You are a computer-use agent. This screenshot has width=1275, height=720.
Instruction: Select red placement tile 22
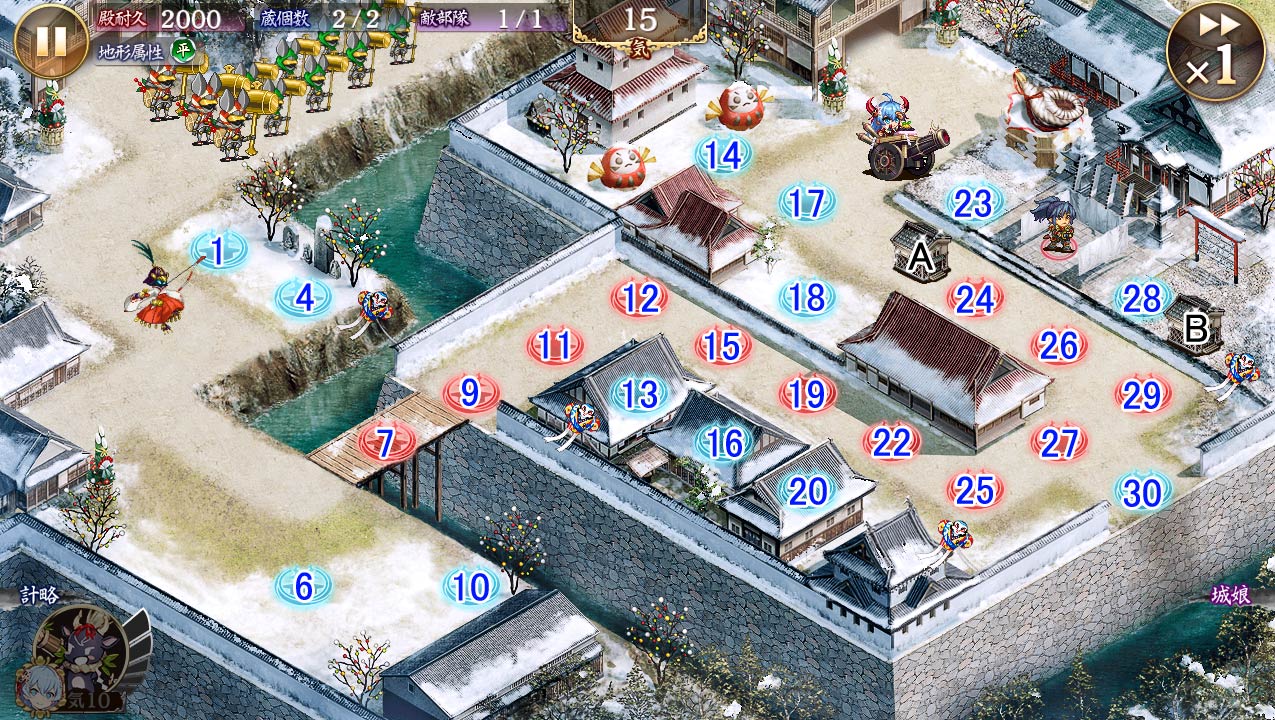tap(890, 442)
